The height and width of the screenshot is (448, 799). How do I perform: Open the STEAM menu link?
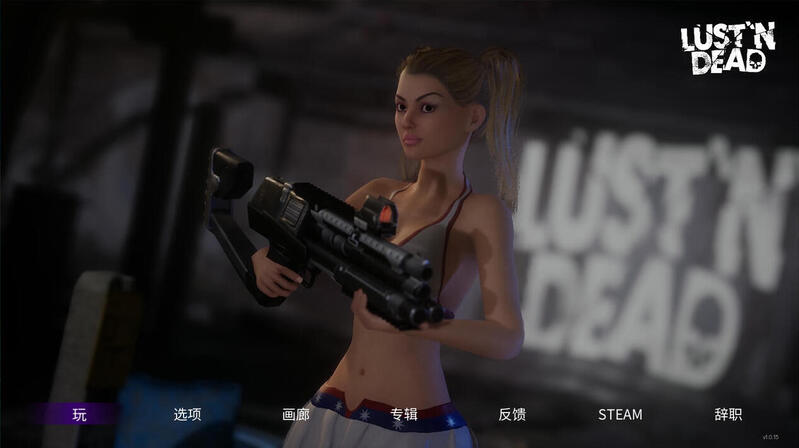(x=620, y=414)
